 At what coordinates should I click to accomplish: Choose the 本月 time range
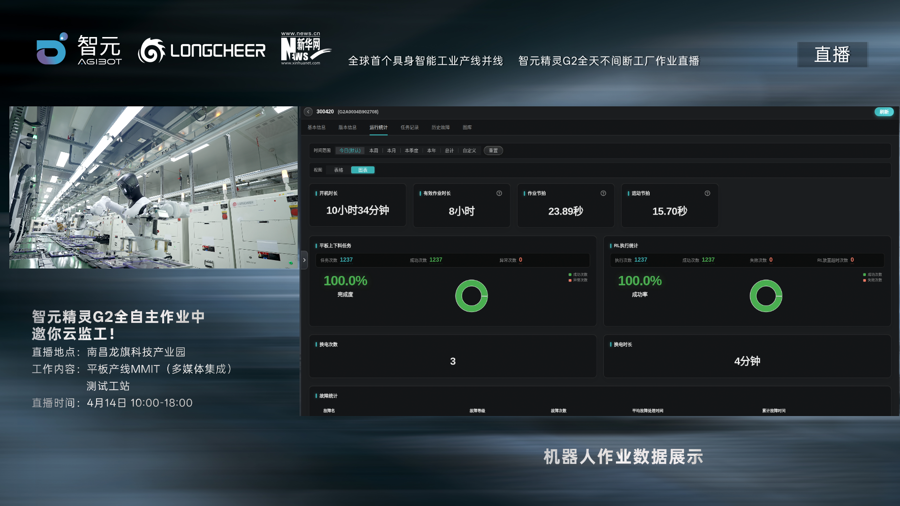click(391, 151)
